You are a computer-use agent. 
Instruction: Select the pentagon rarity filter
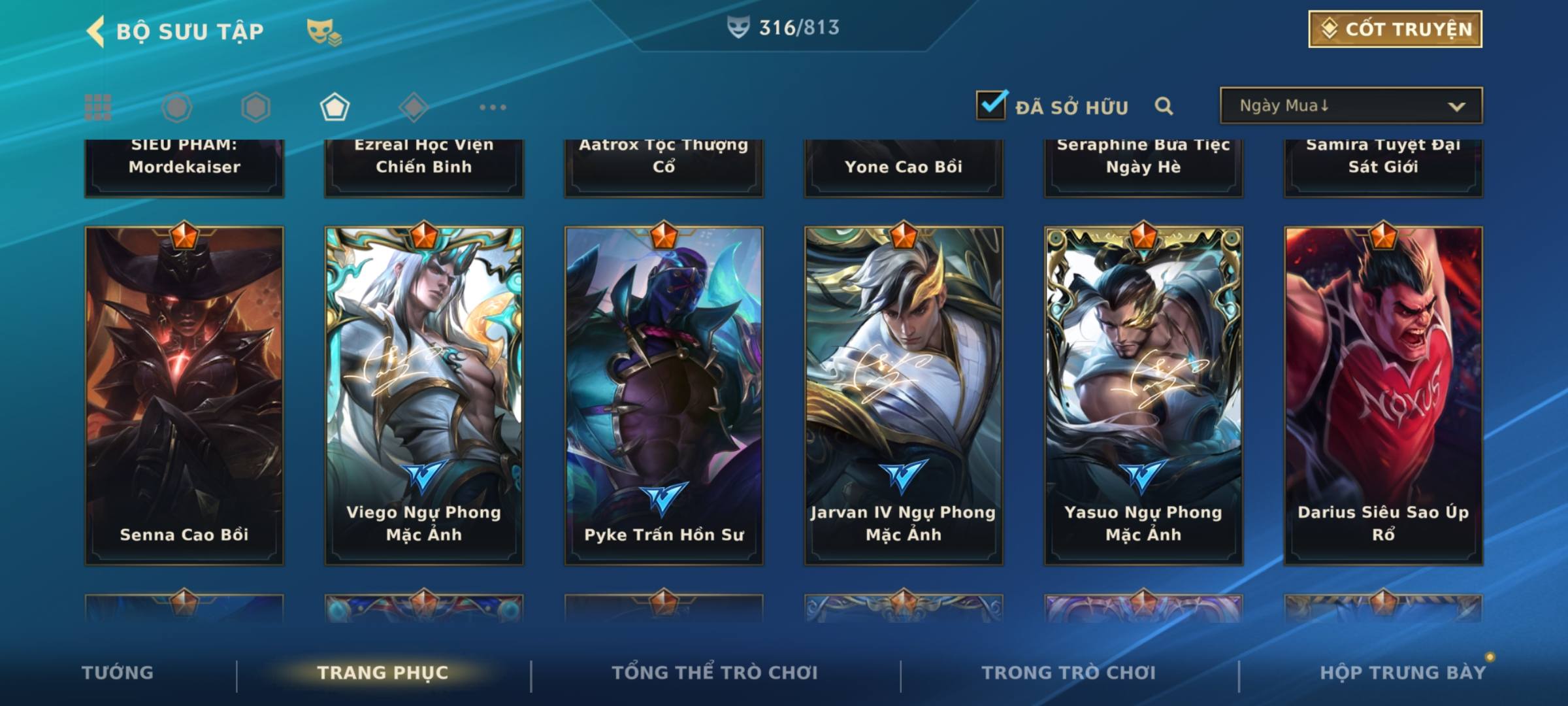pyautogui.click(x=335, y=107)
